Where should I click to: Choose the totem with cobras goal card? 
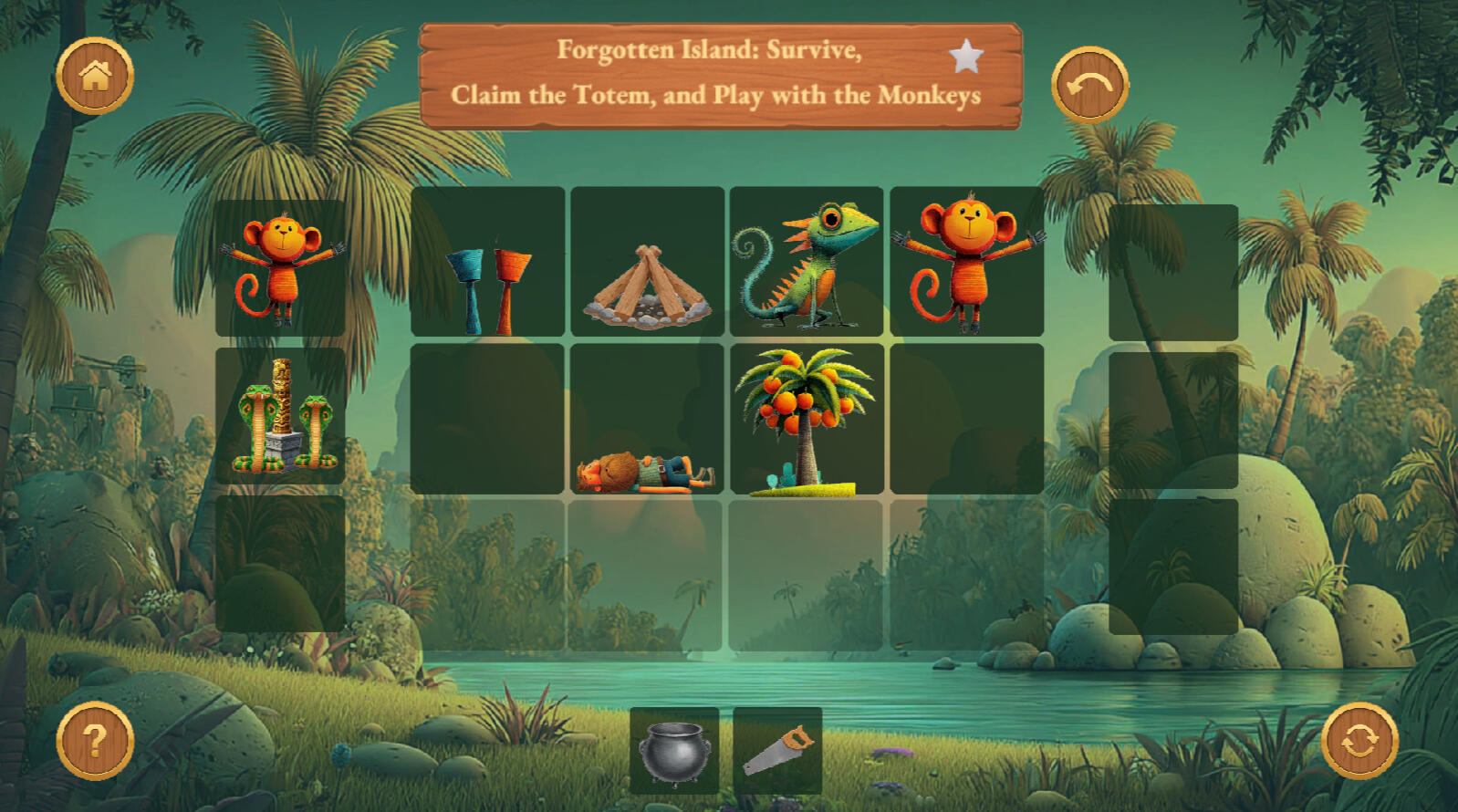click(280, 416)
